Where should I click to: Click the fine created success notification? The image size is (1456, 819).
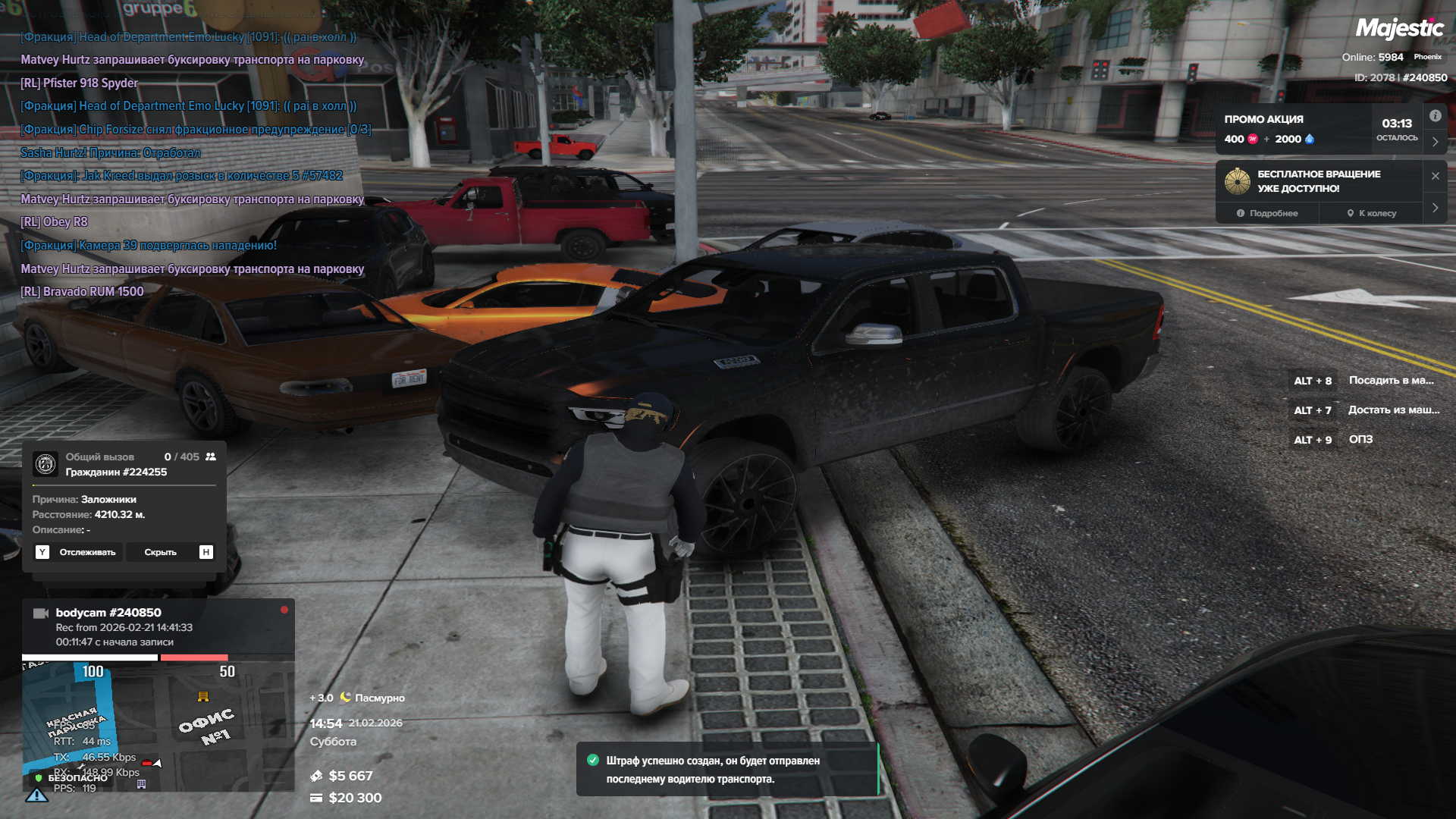coord(726,770)
